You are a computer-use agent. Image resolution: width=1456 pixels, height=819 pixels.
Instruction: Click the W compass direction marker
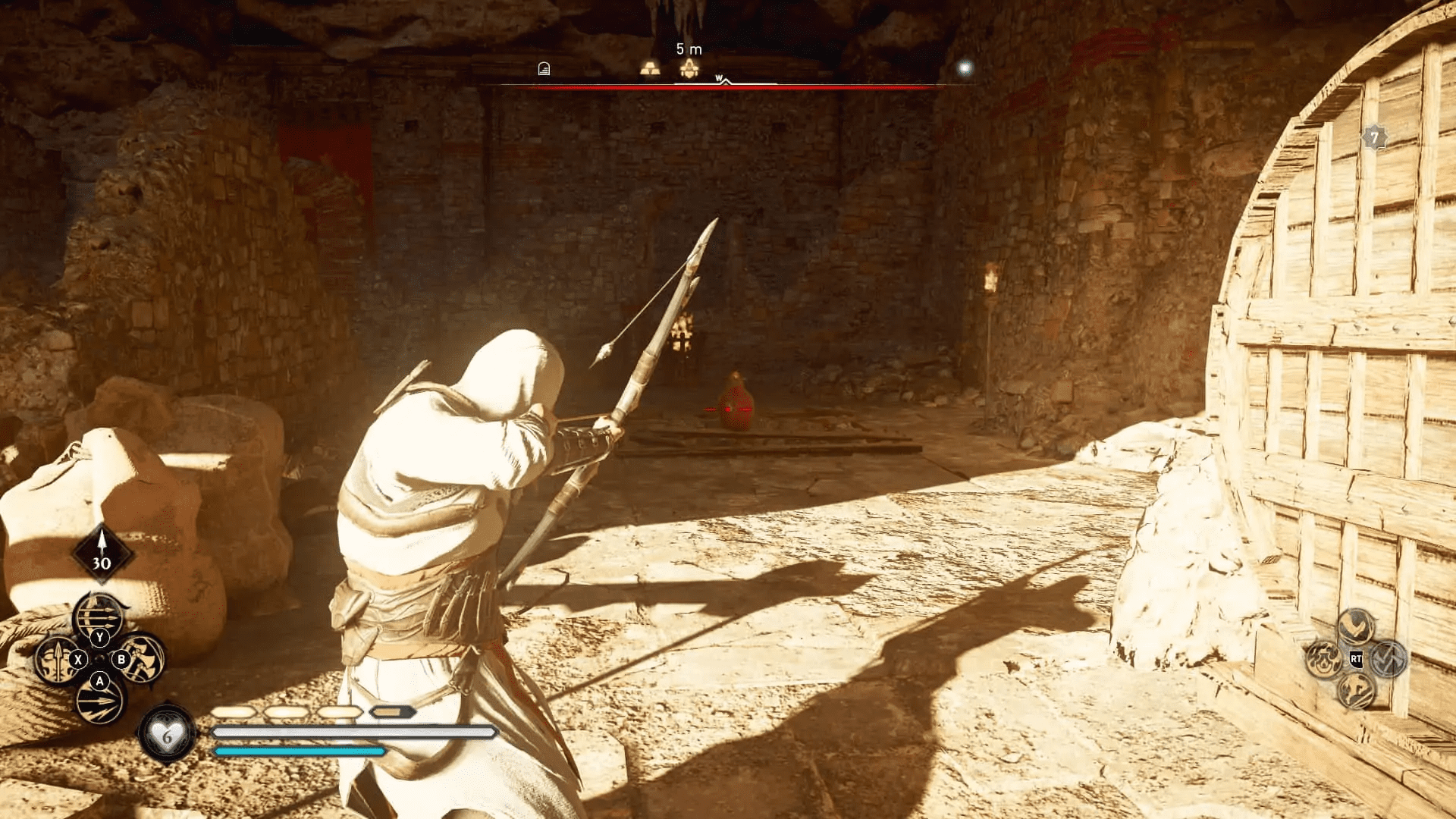(719, 77)
